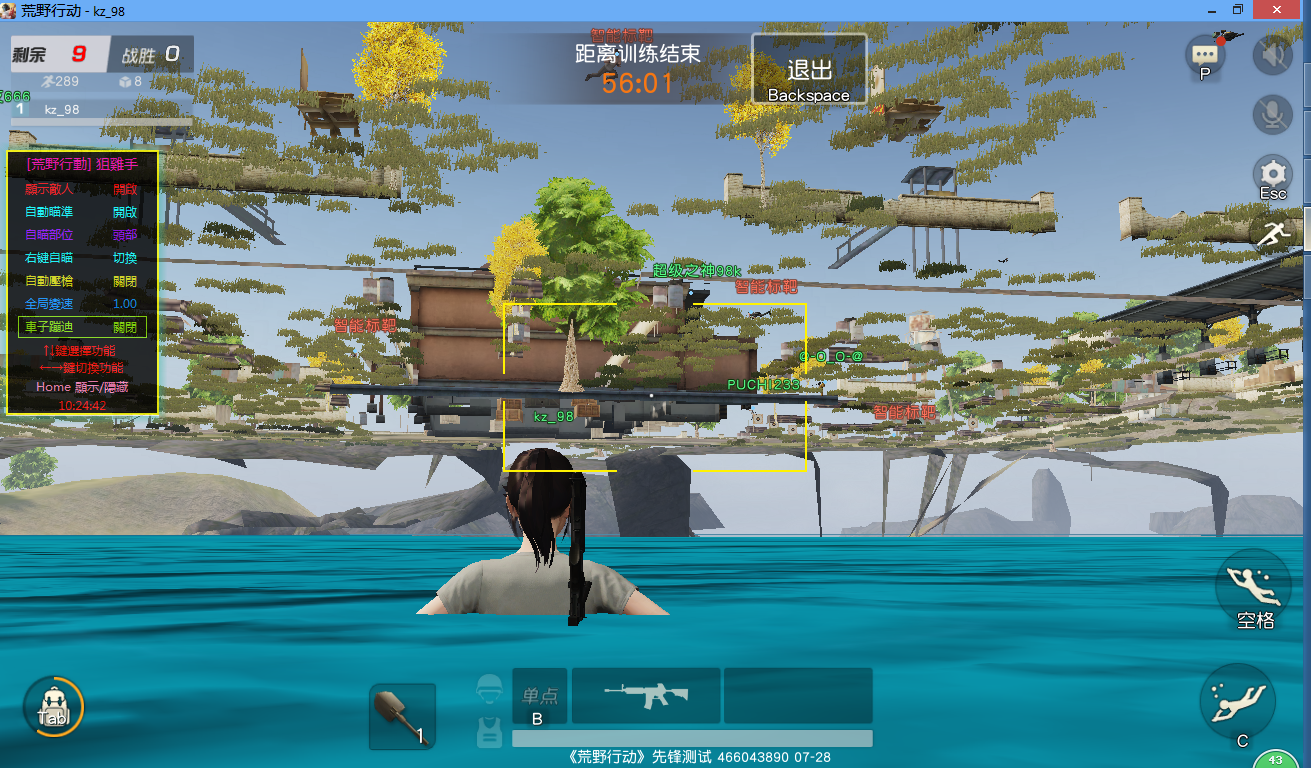Click the 退出 exit button
The width and height of the screenshot is (1311, 768).
809,69
